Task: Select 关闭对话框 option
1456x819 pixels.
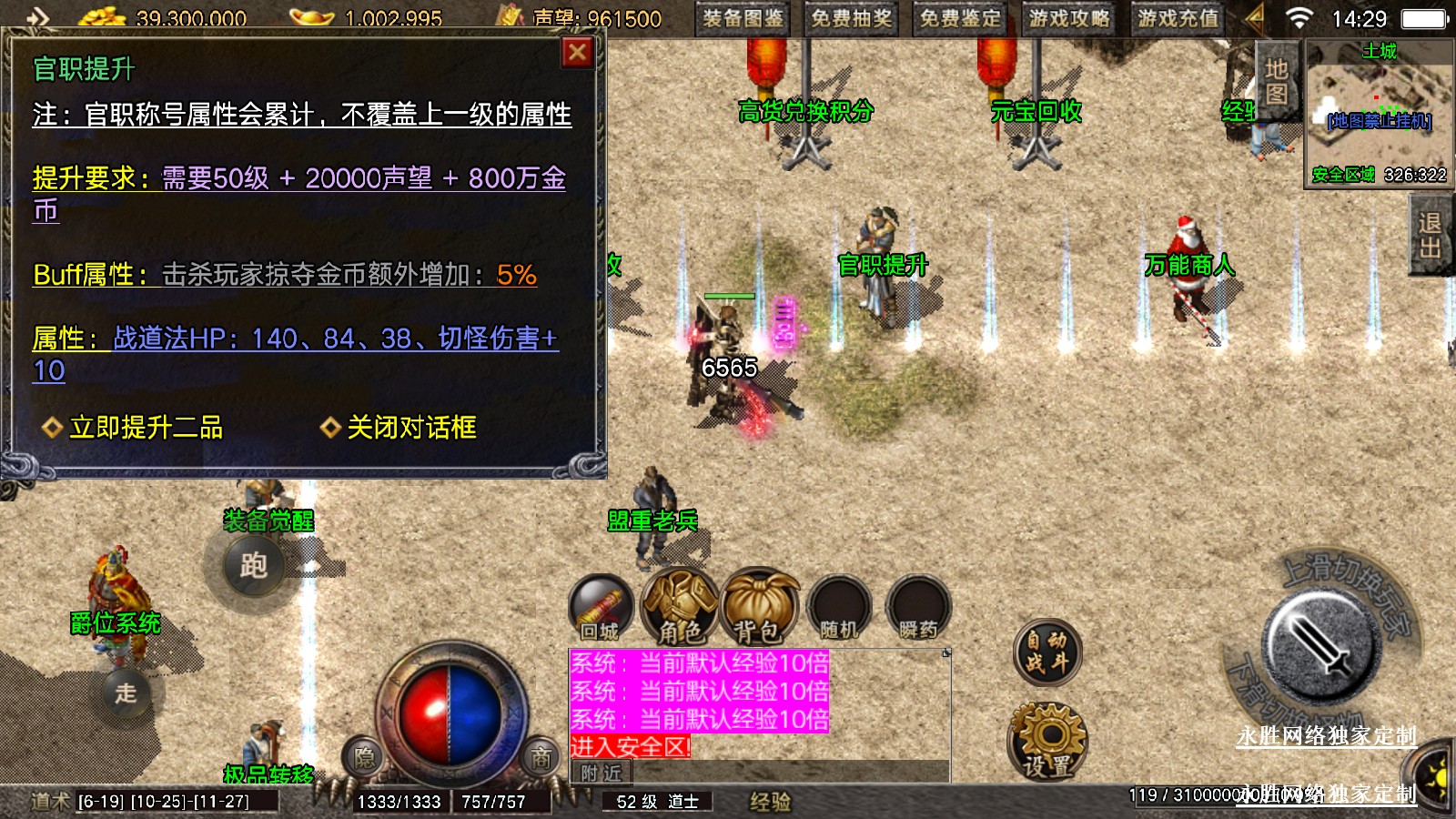Action: [x=410, y=428]
